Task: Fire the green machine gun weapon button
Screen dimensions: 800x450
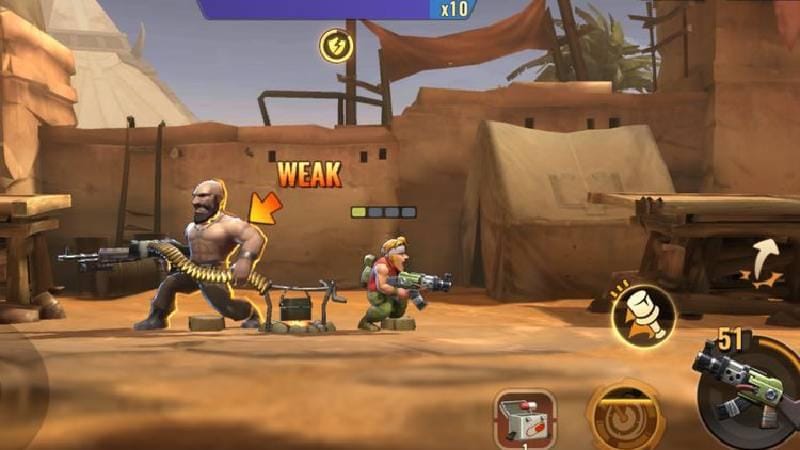Action: pyautogui.click(x=747, y=391)
